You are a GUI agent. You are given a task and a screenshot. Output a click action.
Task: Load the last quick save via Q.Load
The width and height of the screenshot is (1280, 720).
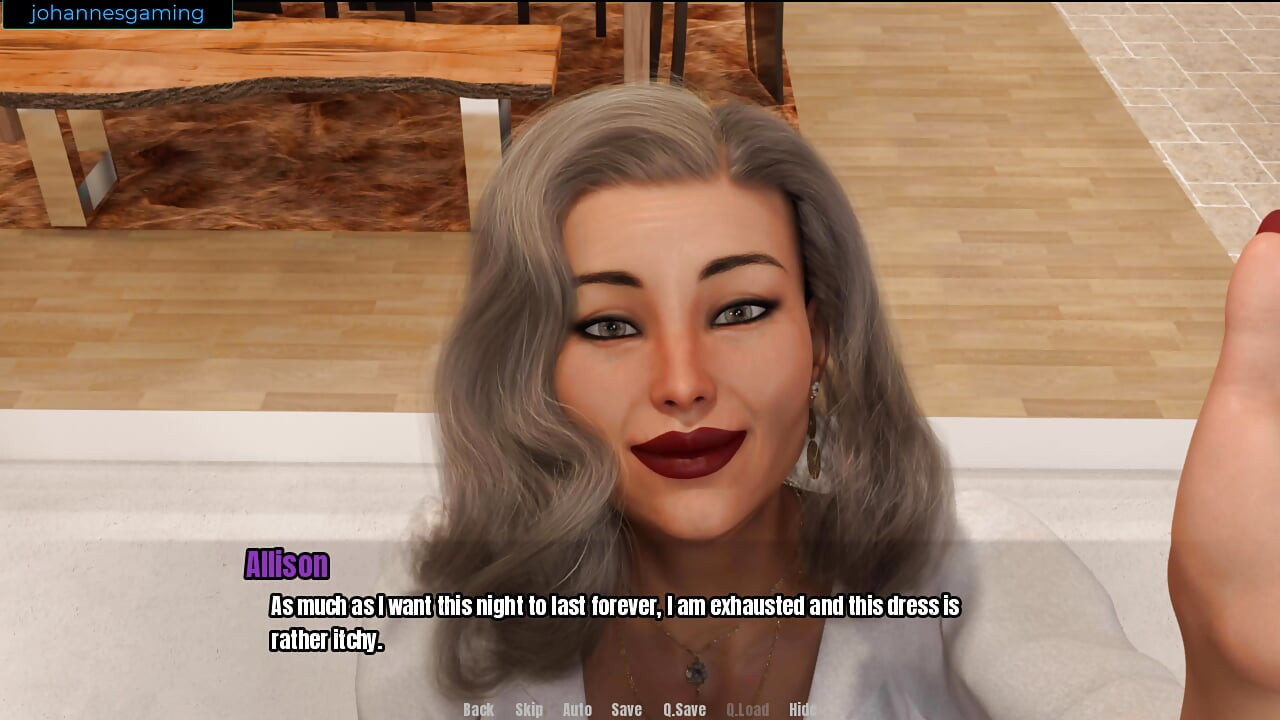pos(747,709)
